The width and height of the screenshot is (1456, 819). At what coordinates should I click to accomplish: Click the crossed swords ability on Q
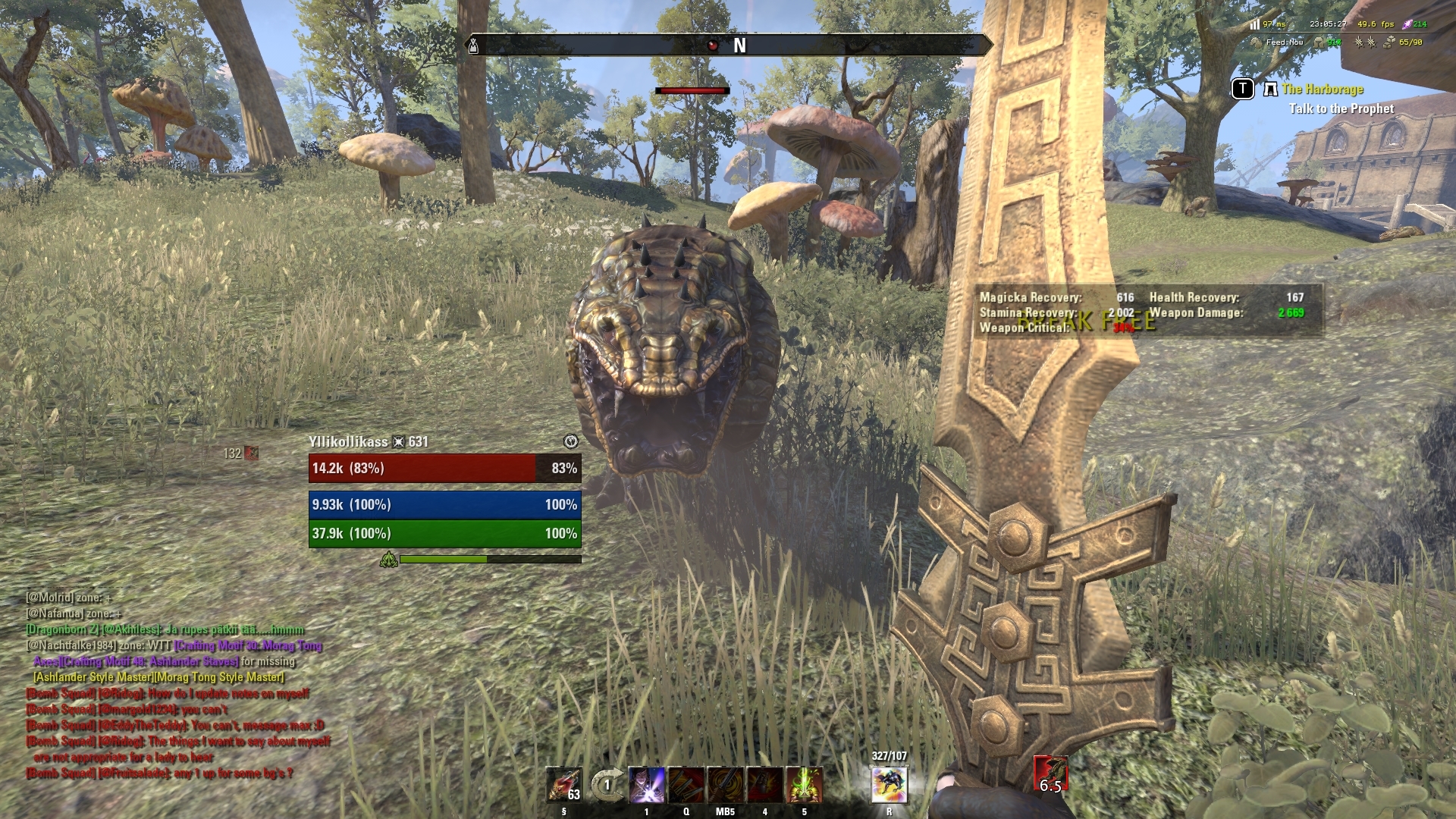[x=686, y=785]
